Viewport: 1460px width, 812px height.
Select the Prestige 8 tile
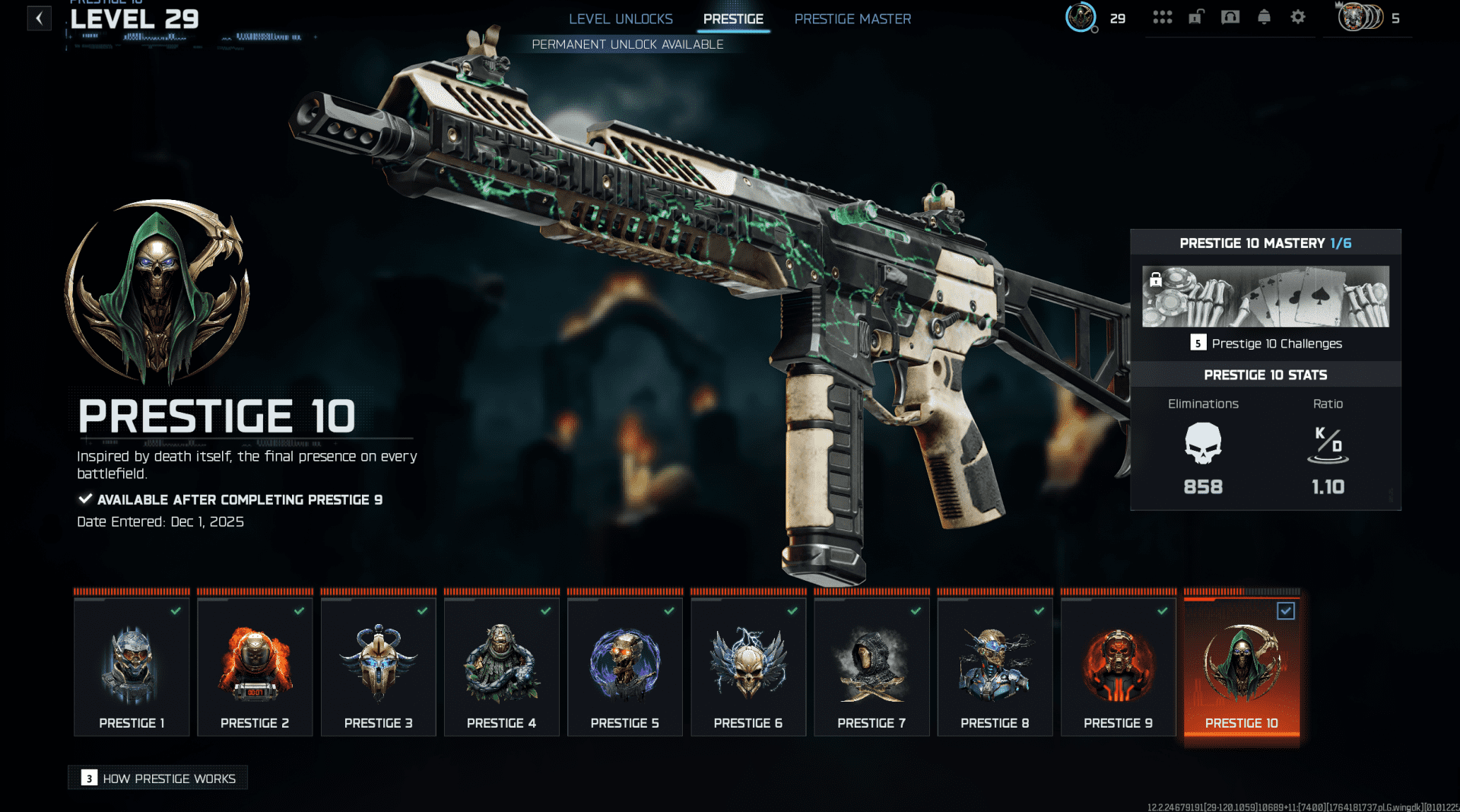995,667
